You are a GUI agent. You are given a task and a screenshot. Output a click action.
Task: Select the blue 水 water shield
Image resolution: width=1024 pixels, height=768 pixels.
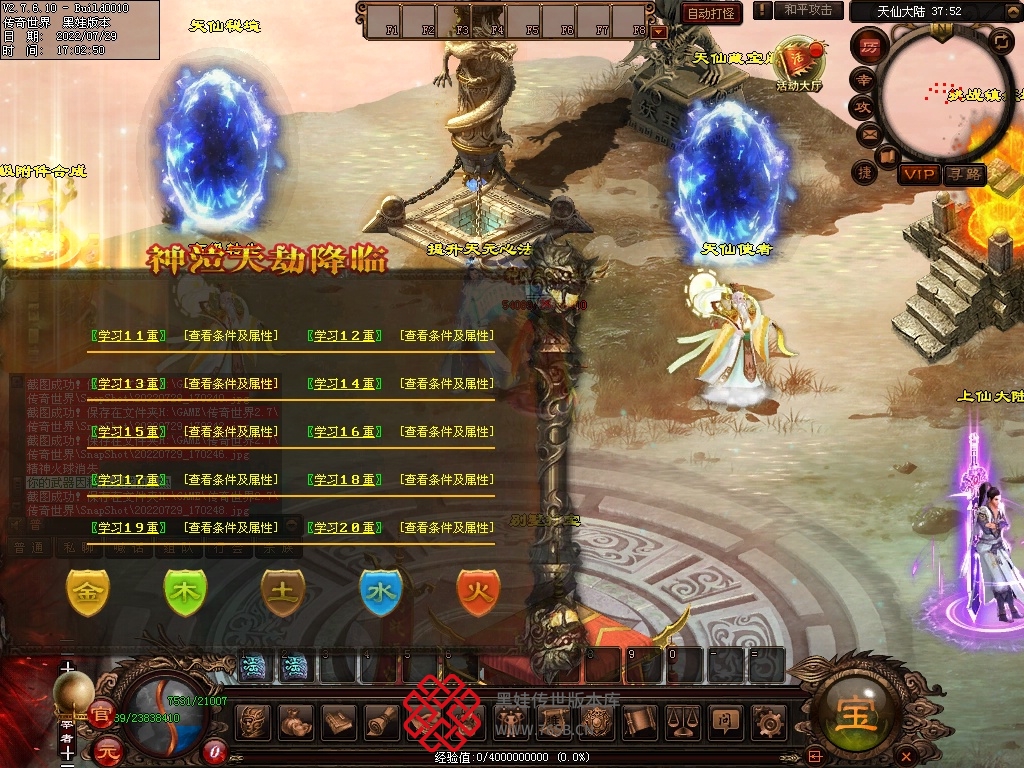(x=380, y=592)
